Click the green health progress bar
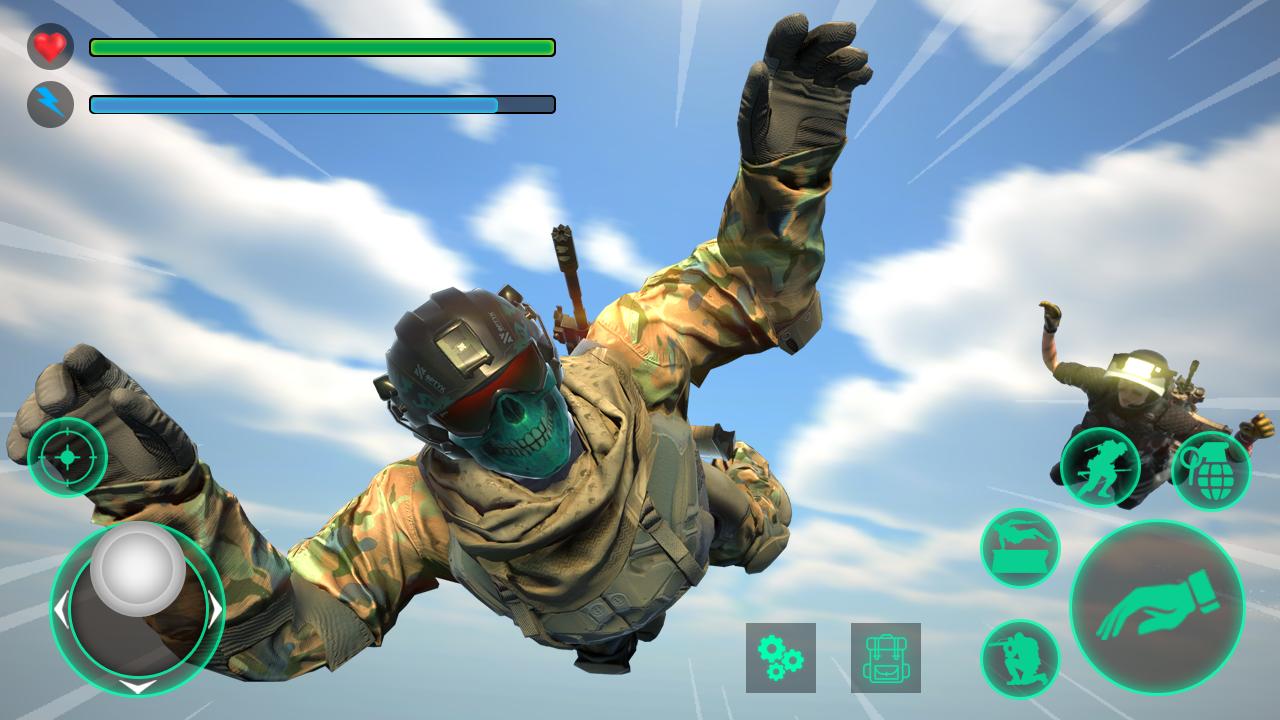1280x720 pixels. 320,46
